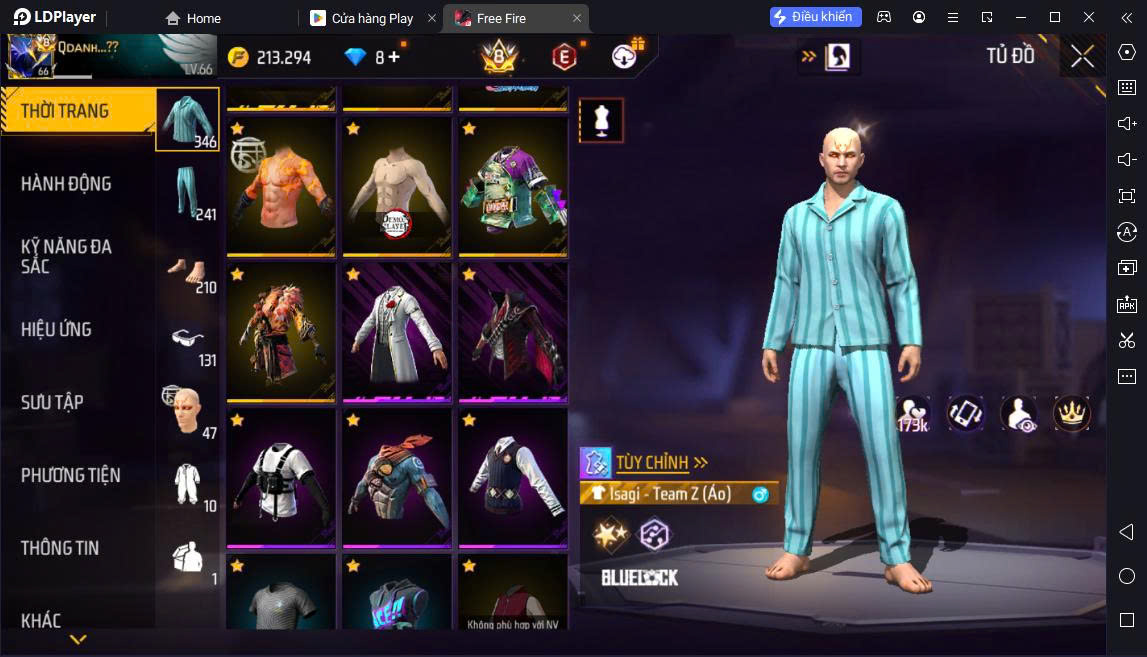
Task: Add diamonds with the plus button
Action: pos(394,57)
